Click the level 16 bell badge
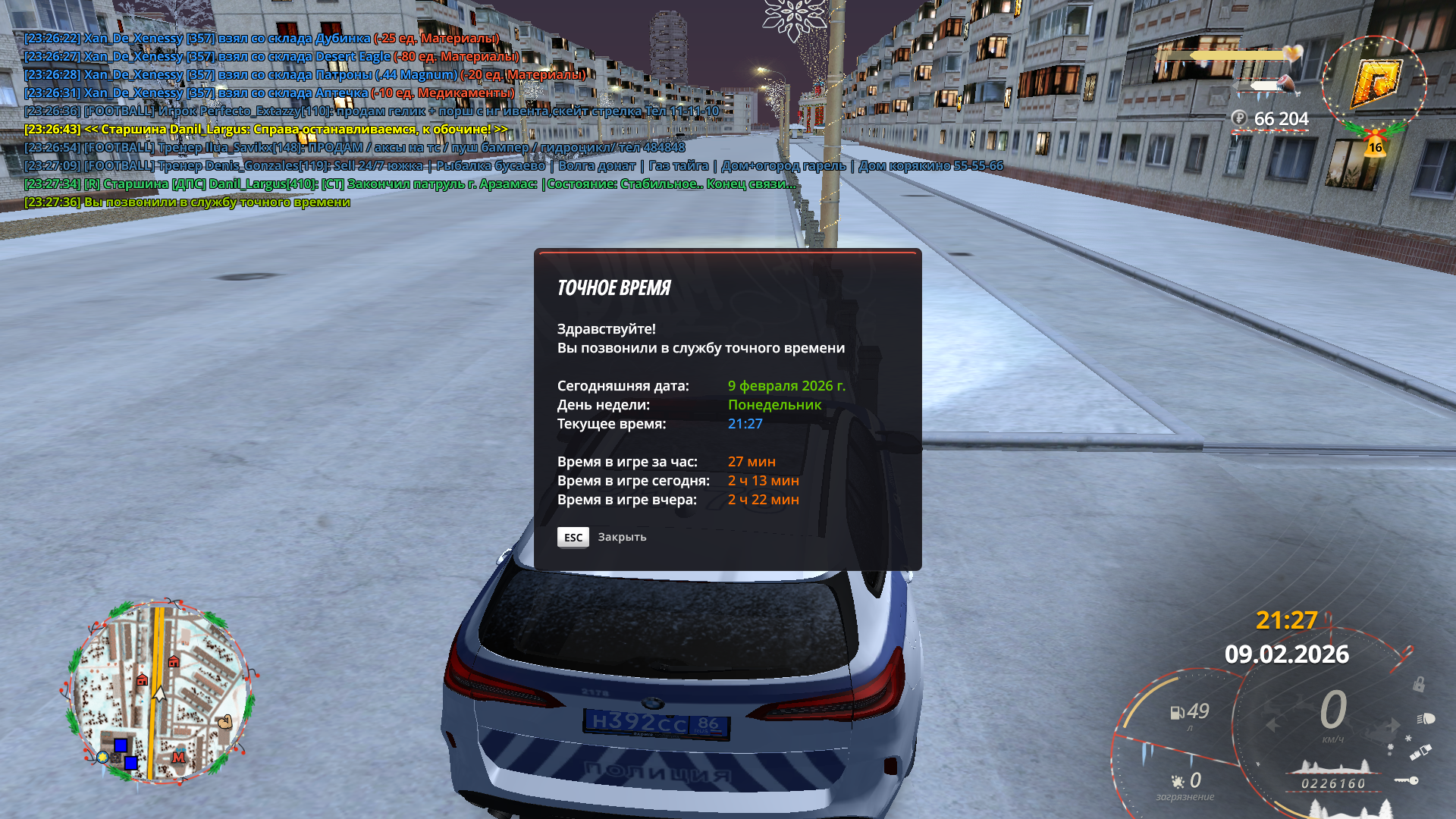The width and height of the screenshot is (1456, 819). point(1375,146)
